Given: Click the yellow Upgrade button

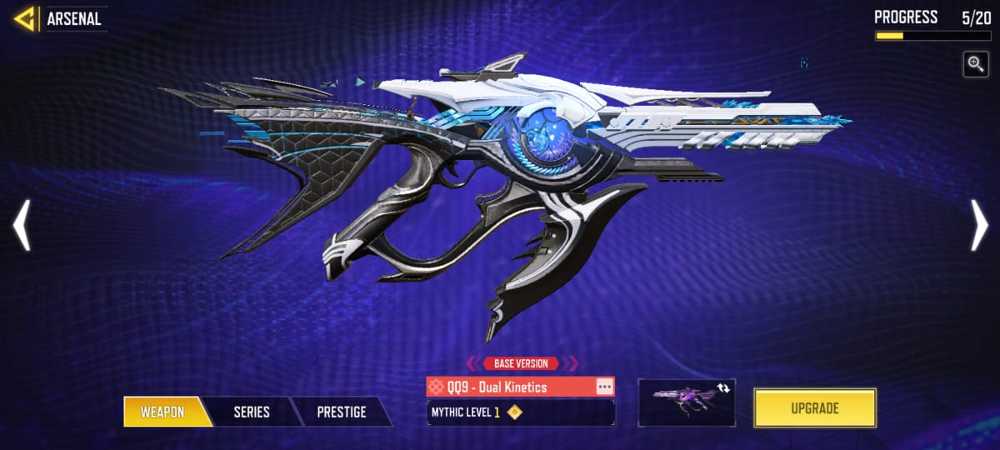Looking at the screenshot, I should (x=815, y=408).
